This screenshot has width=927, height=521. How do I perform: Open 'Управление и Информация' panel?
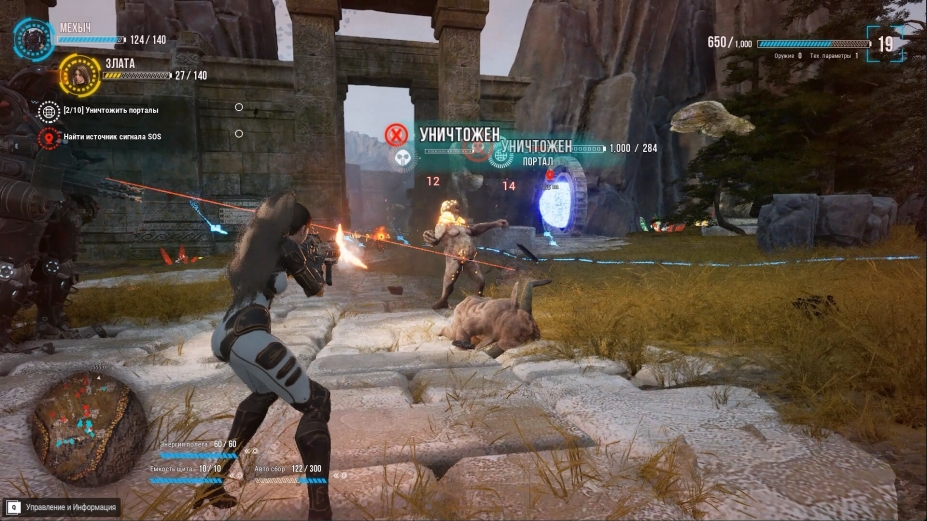tap(62, 508)
